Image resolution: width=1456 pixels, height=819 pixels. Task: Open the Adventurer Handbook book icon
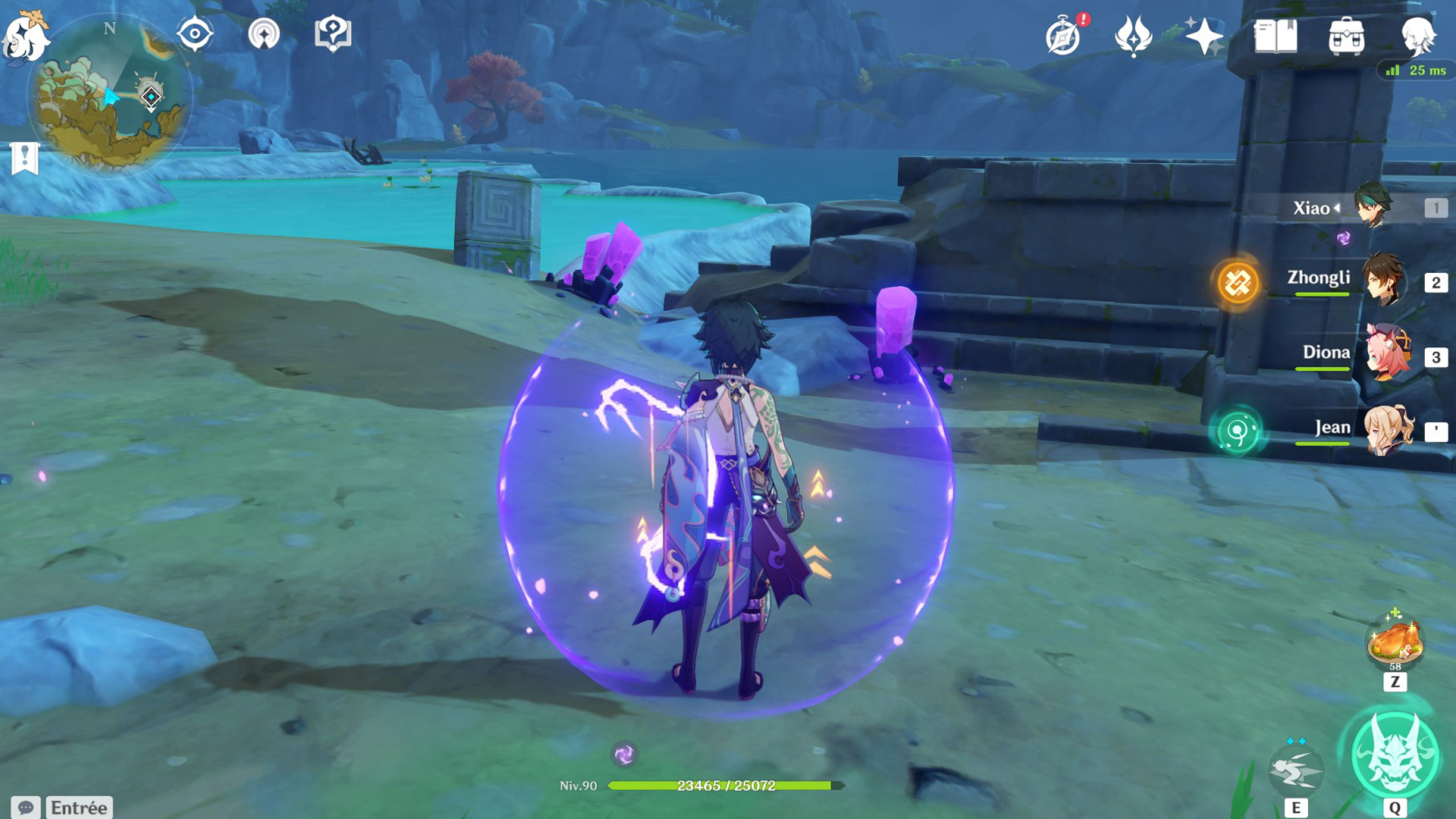click(x=1276, y=36)
